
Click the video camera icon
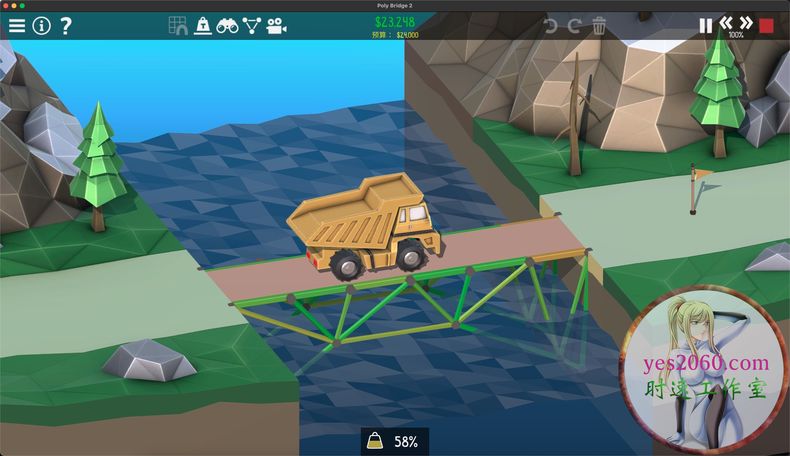click(276, 26)
